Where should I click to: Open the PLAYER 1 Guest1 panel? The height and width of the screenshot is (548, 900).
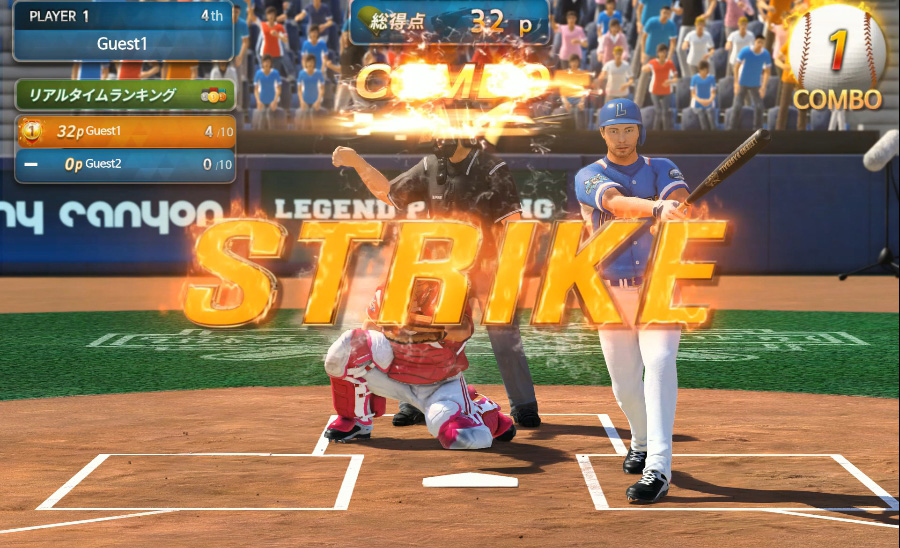122,31
